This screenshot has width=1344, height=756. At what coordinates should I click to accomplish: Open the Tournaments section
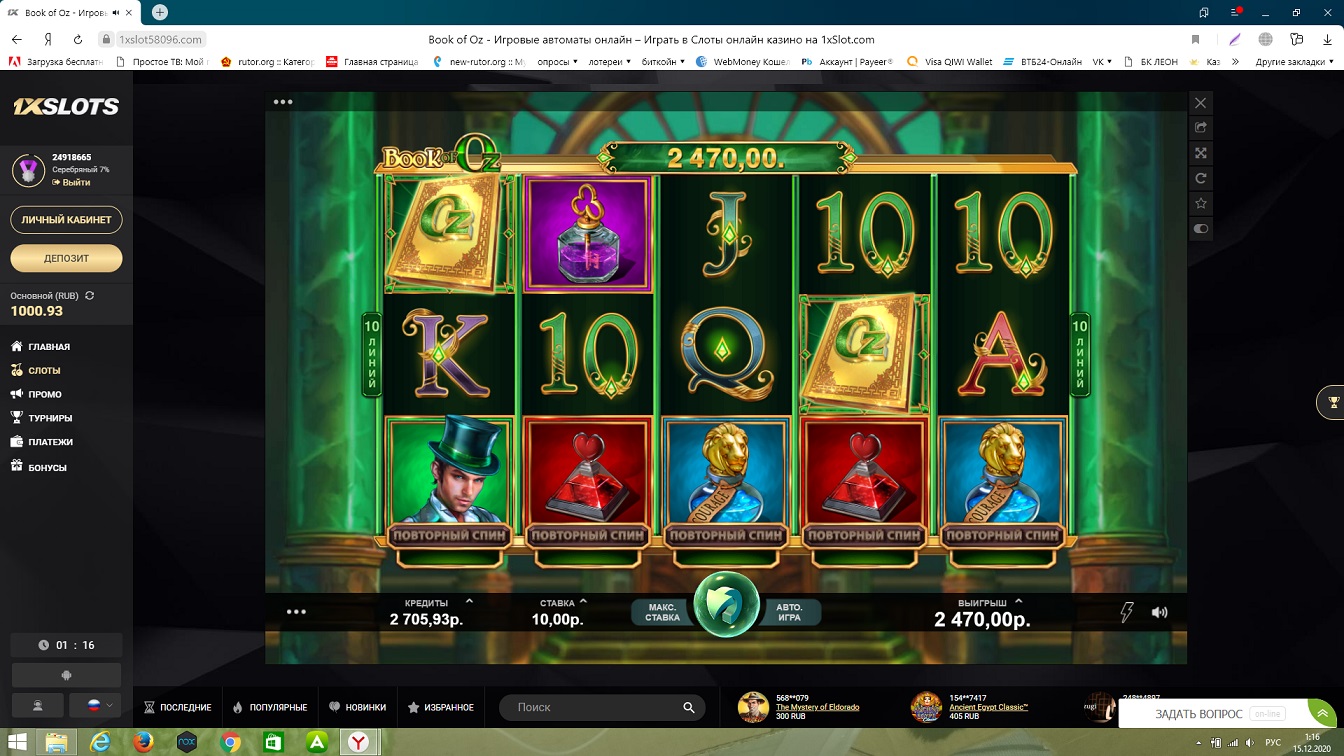[50, 418]
